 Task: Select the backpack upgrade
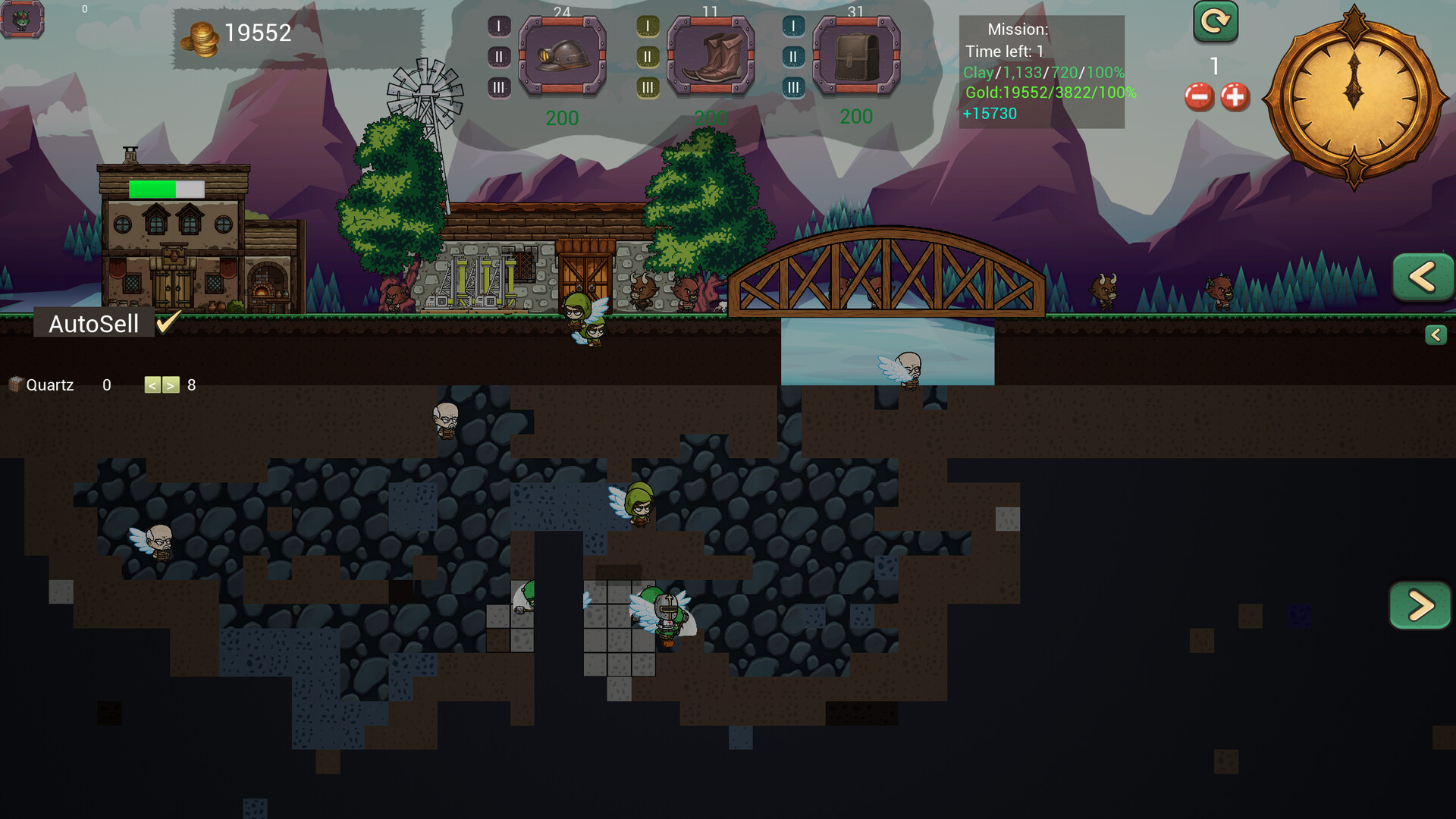click(x=856, y=56)
